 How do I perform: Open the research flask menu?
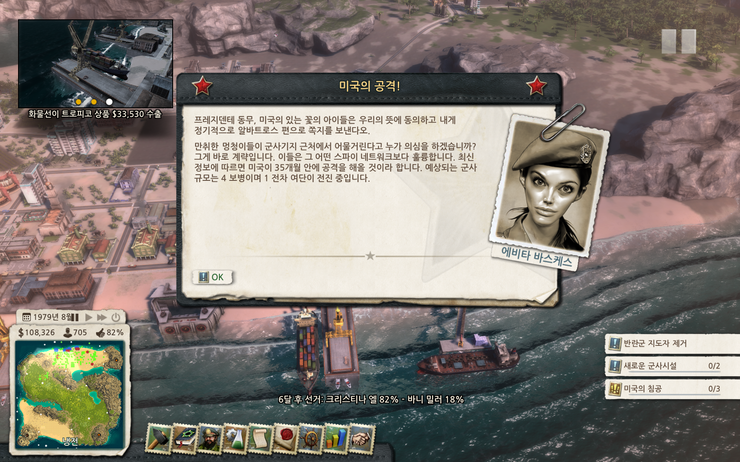(235, 437)
